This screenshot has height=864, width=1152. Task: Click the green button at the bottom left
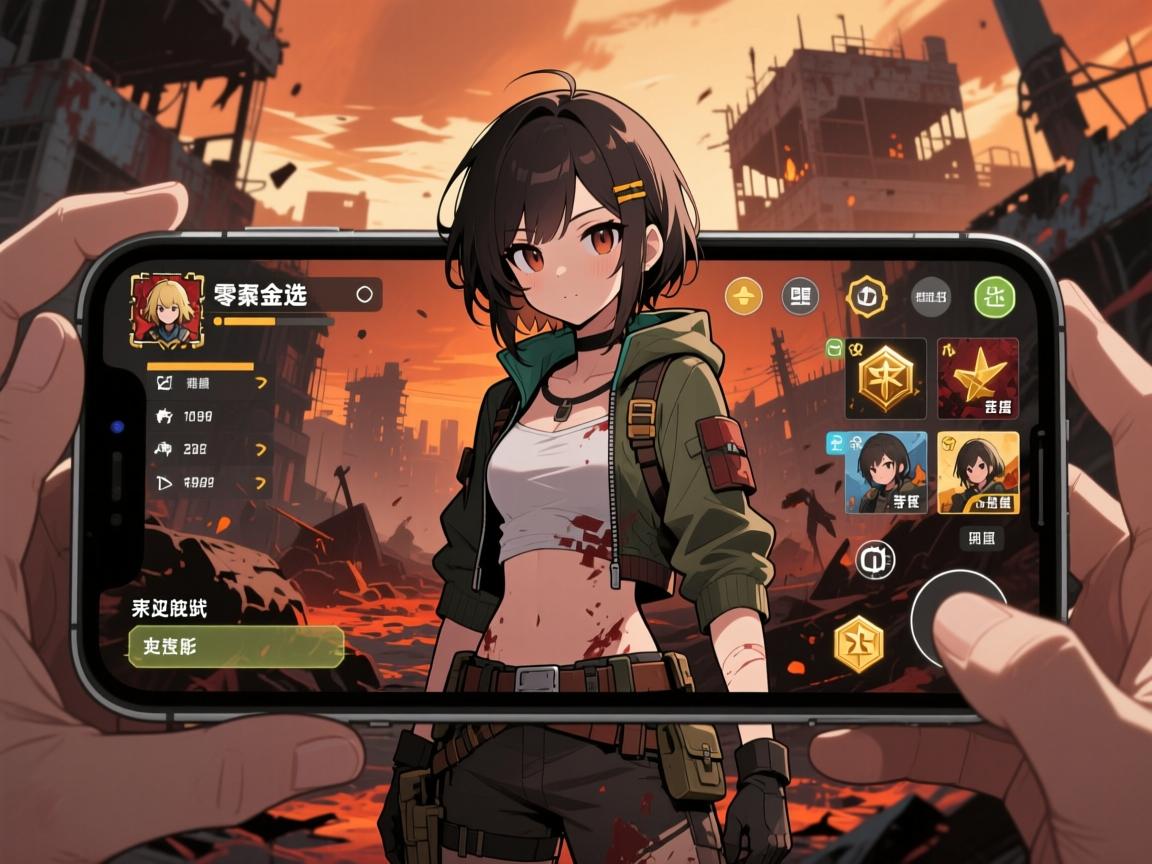236,647
